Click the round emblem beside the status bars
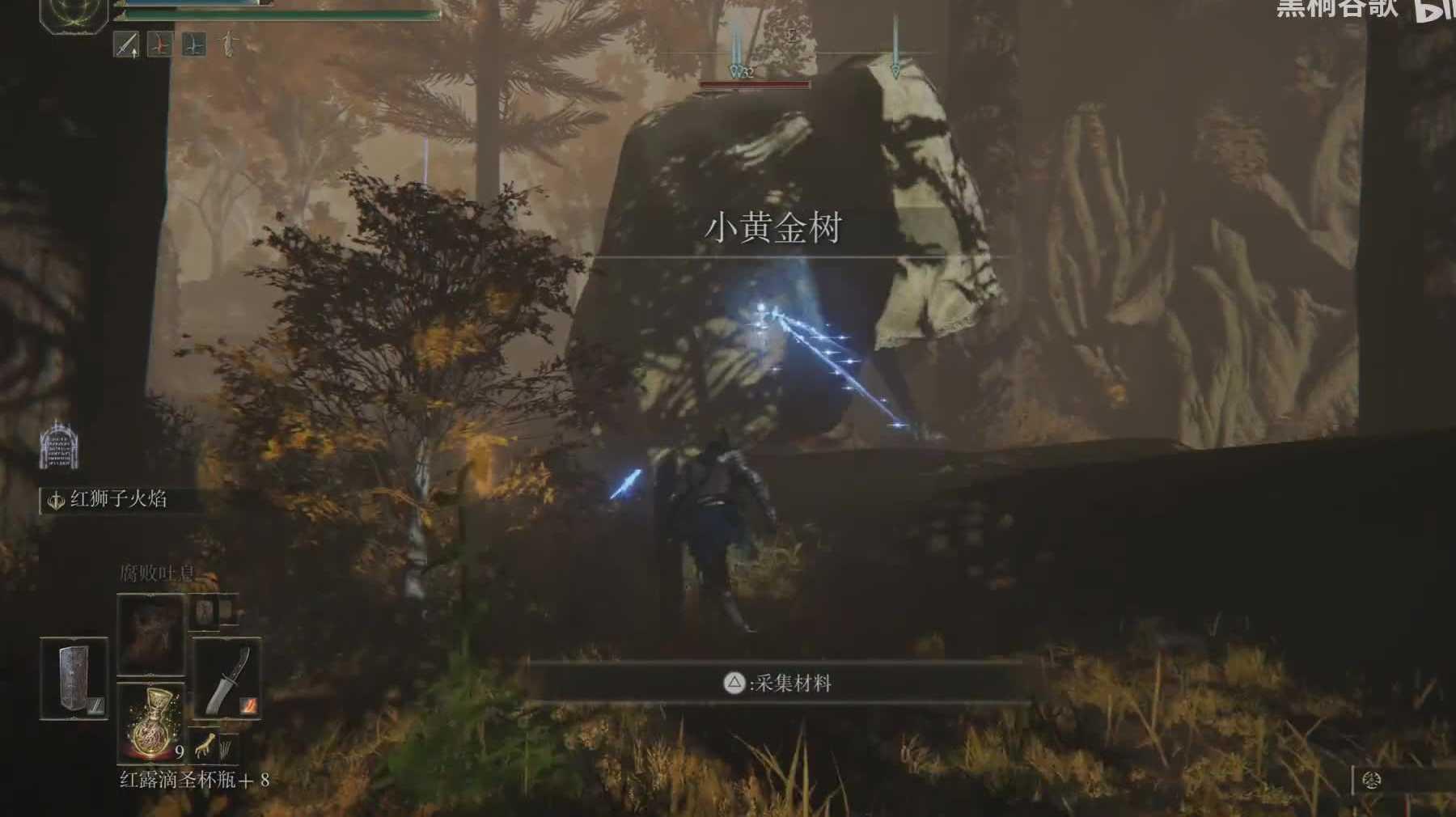Screen dimensions: 1456x817 coord(74,14)
